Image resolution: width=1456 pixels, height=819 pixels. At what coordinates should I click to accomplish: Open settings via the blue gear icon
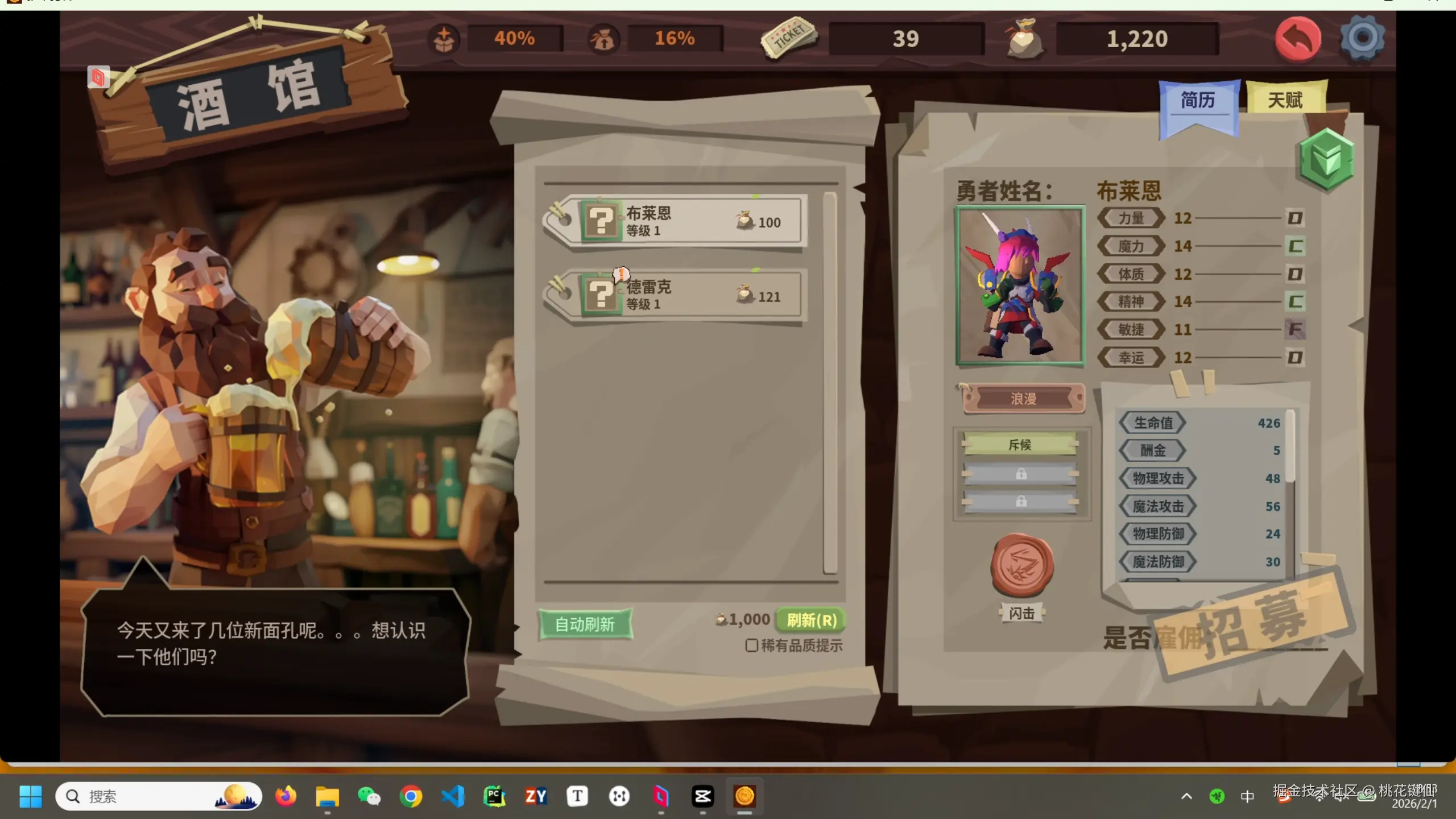1363,38
